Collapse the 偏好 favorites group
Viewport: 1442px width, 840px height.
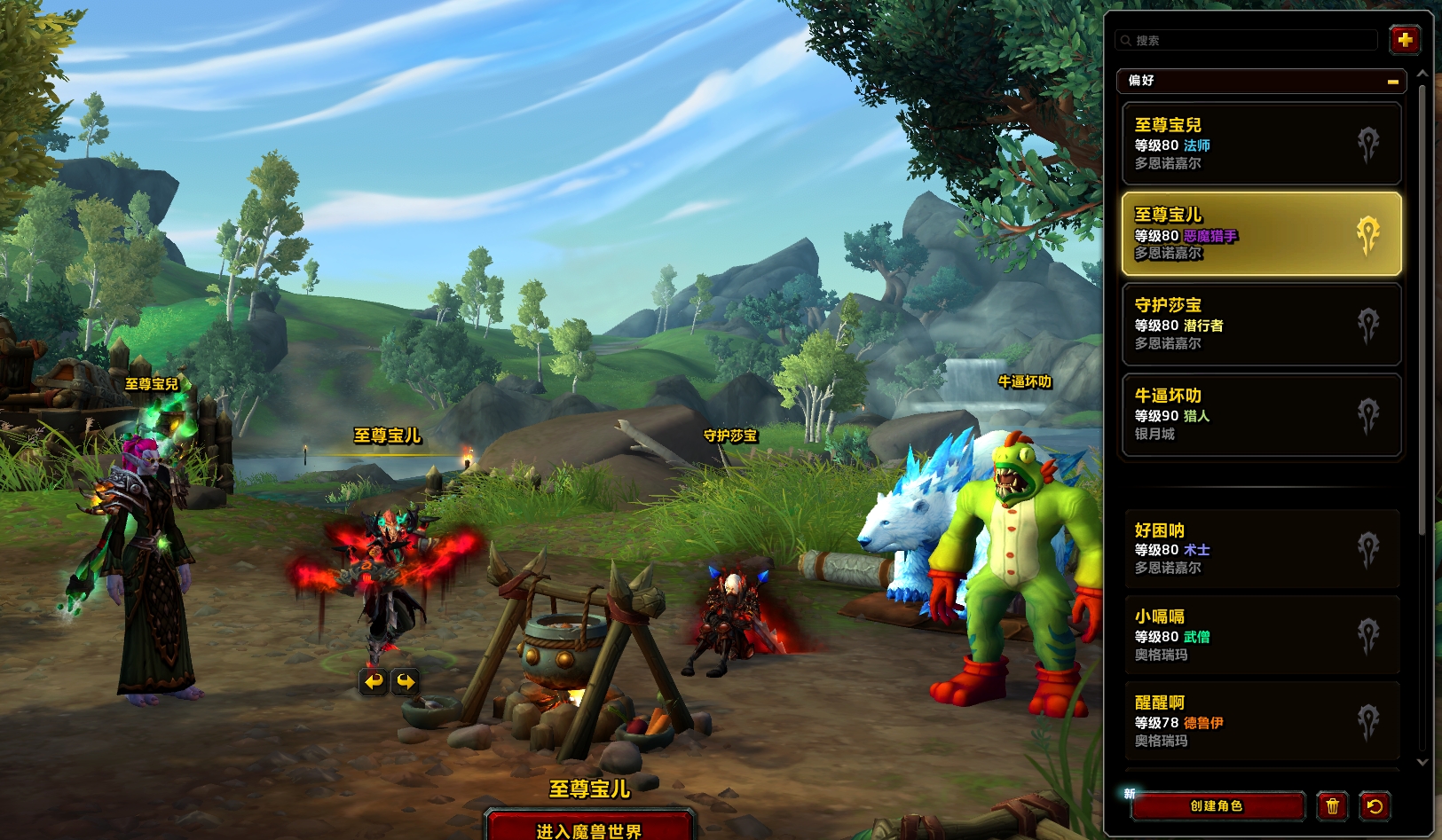coord(1392,82)
